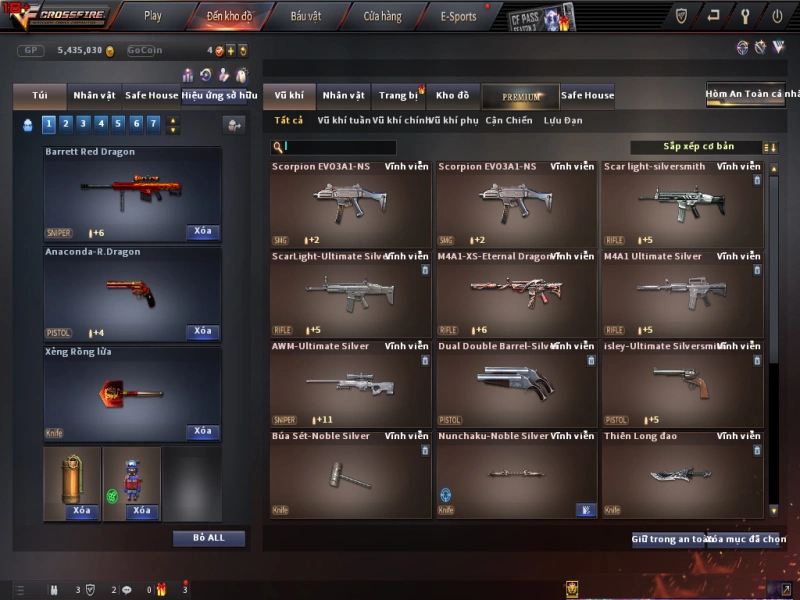Filter by Cận Chiến weapons

pyautogui.click(x=509, y=121)
